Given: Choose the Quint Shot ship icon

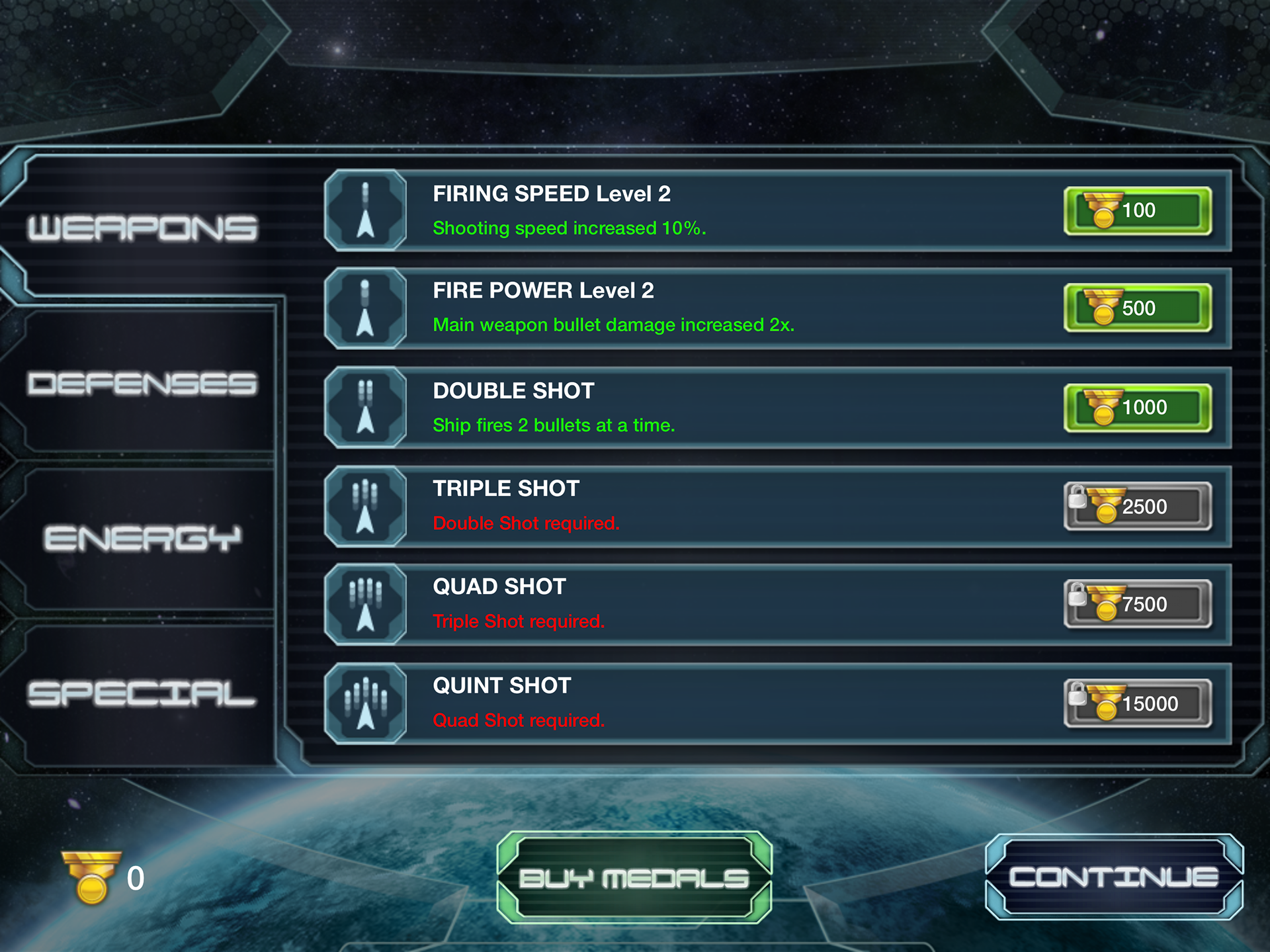Looking at the screenshot, I should (366, 704).
